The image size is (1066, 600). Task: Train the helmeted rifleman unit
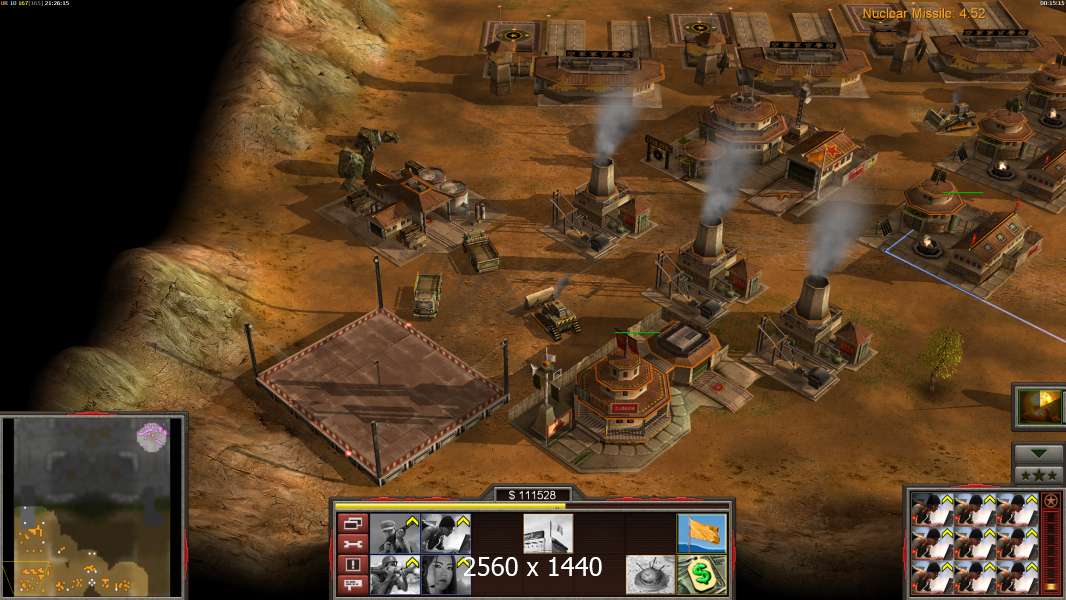tap(395, 574)
